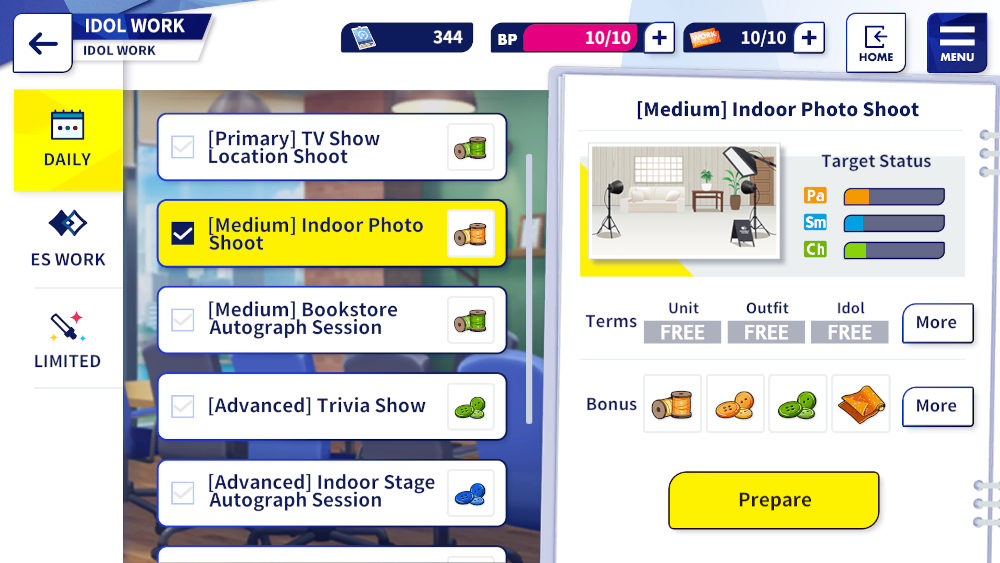Viewport: 1000px width, 563px height.
Task: Show more Terms details
Action: click(937, 323)
